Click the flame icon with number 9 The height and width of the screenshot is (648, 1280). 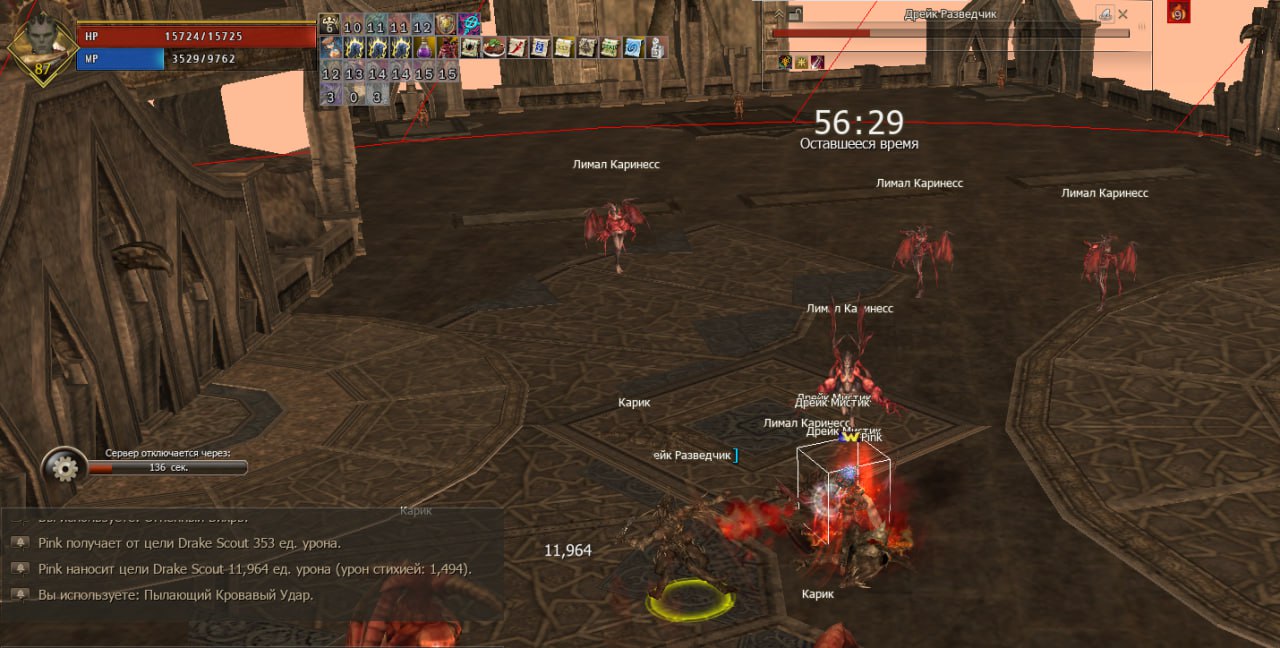[x=1178, y=13]
